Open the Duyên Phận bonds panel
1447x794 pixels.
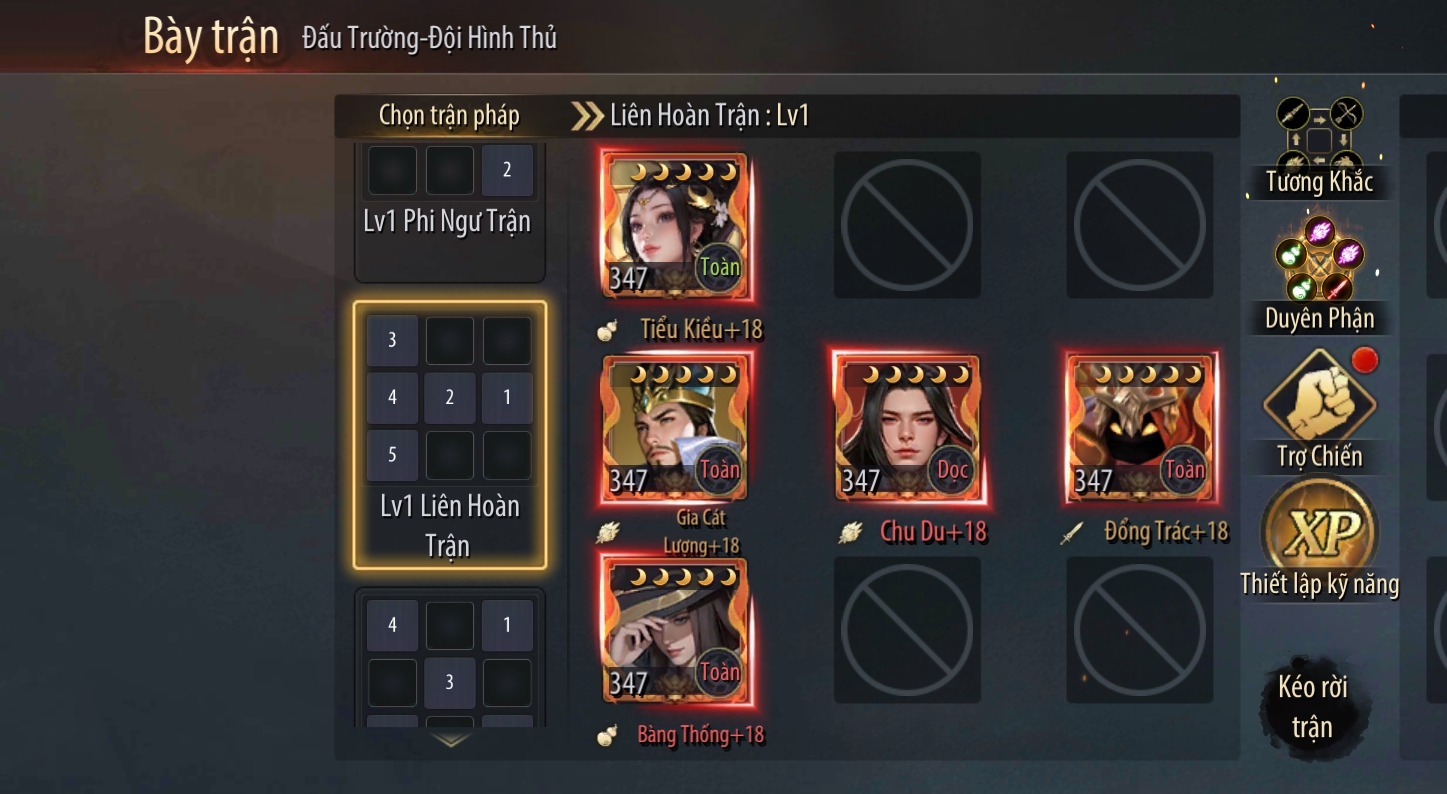coord(1319,274)
